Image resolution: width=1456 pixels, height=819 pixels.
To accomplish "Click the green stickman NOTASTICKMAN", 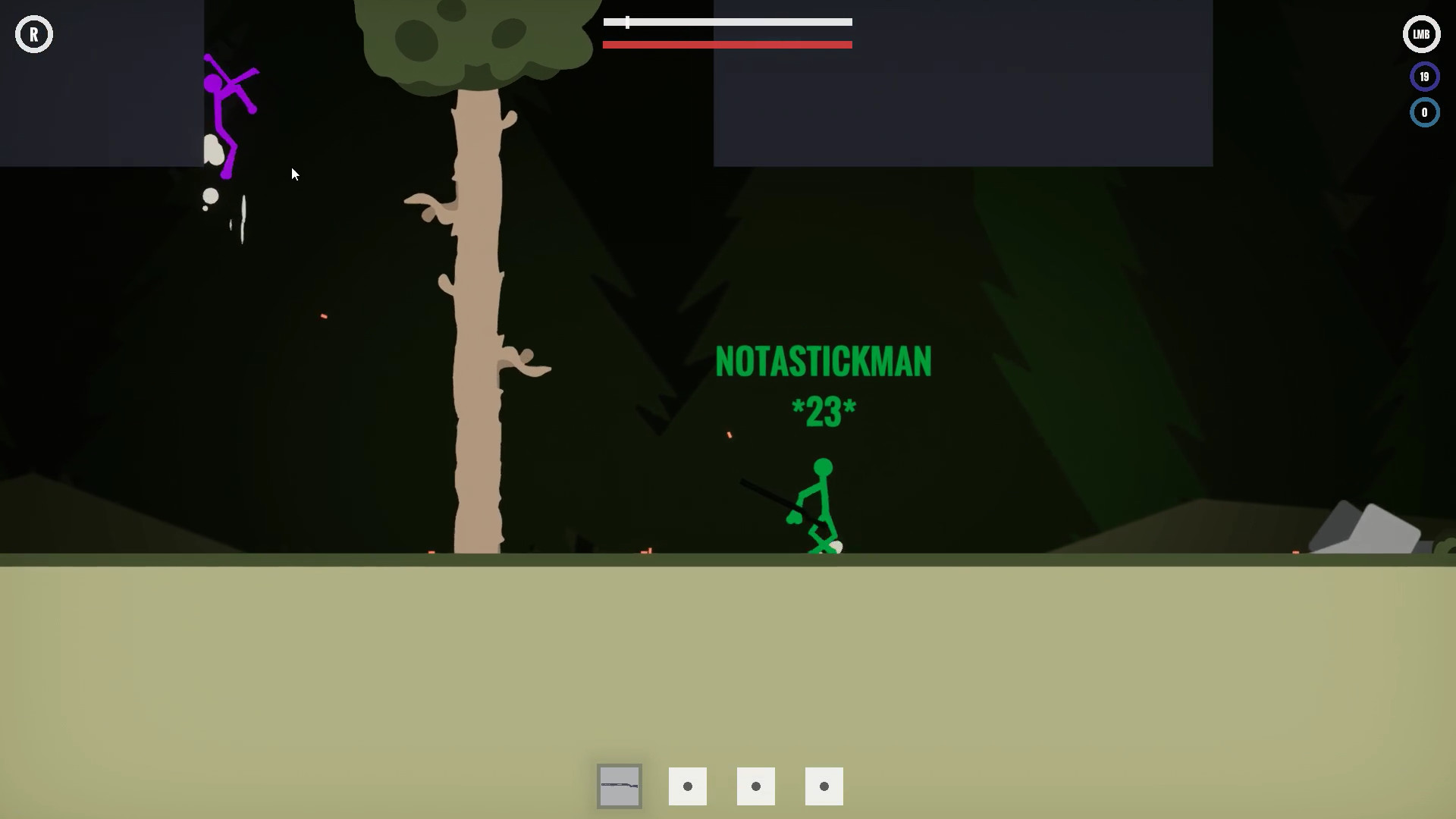I will tap(819, 500).
